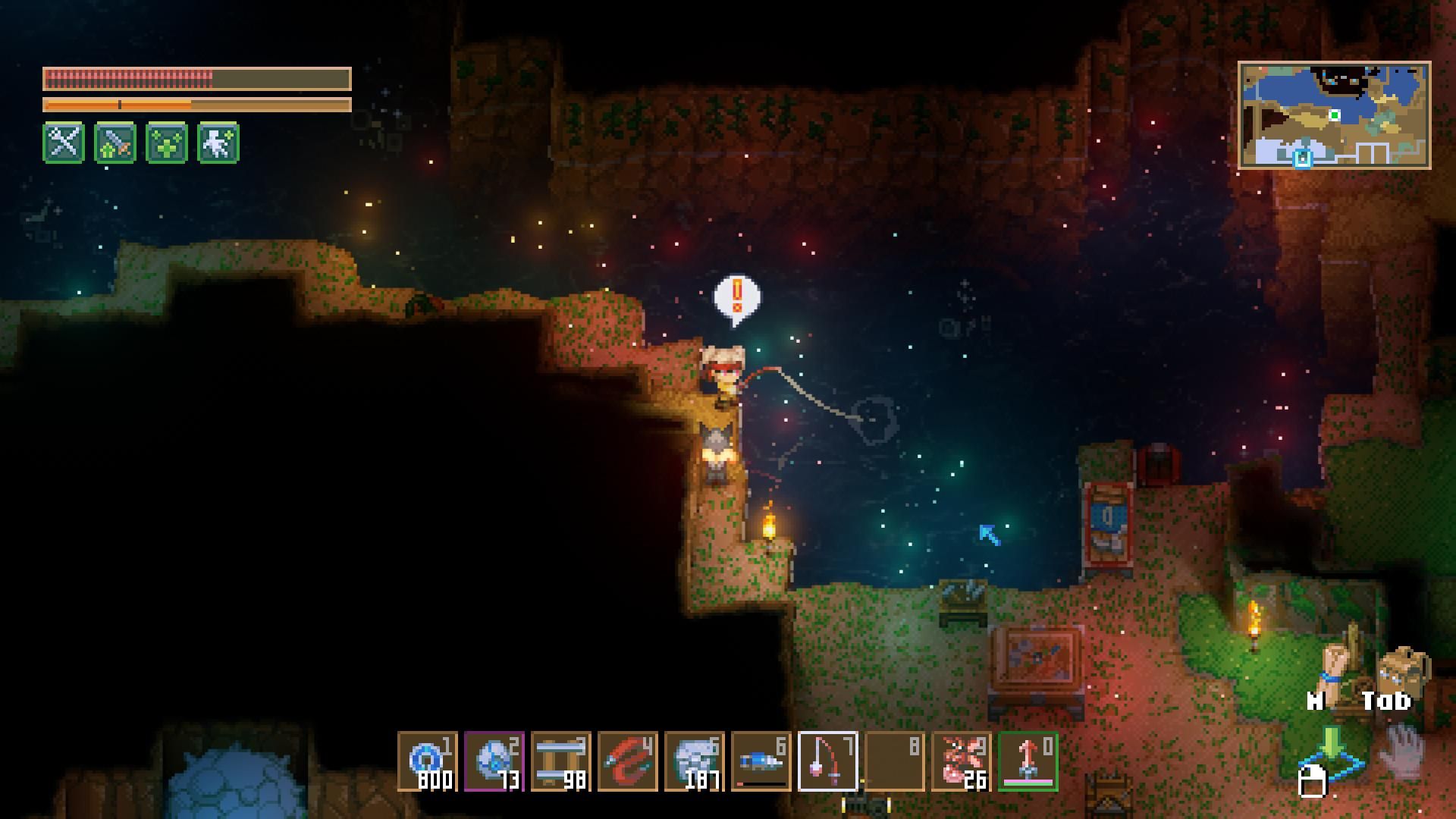
Task: Select the purple-bordered orb item in slot 2
Action: pos(494,761)
